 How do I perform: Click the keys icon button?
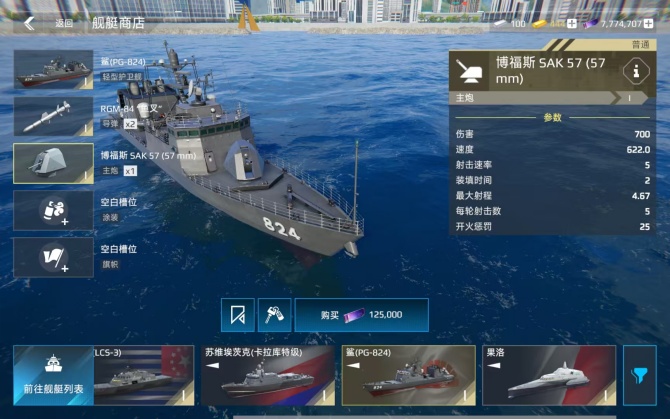[272, 314]
